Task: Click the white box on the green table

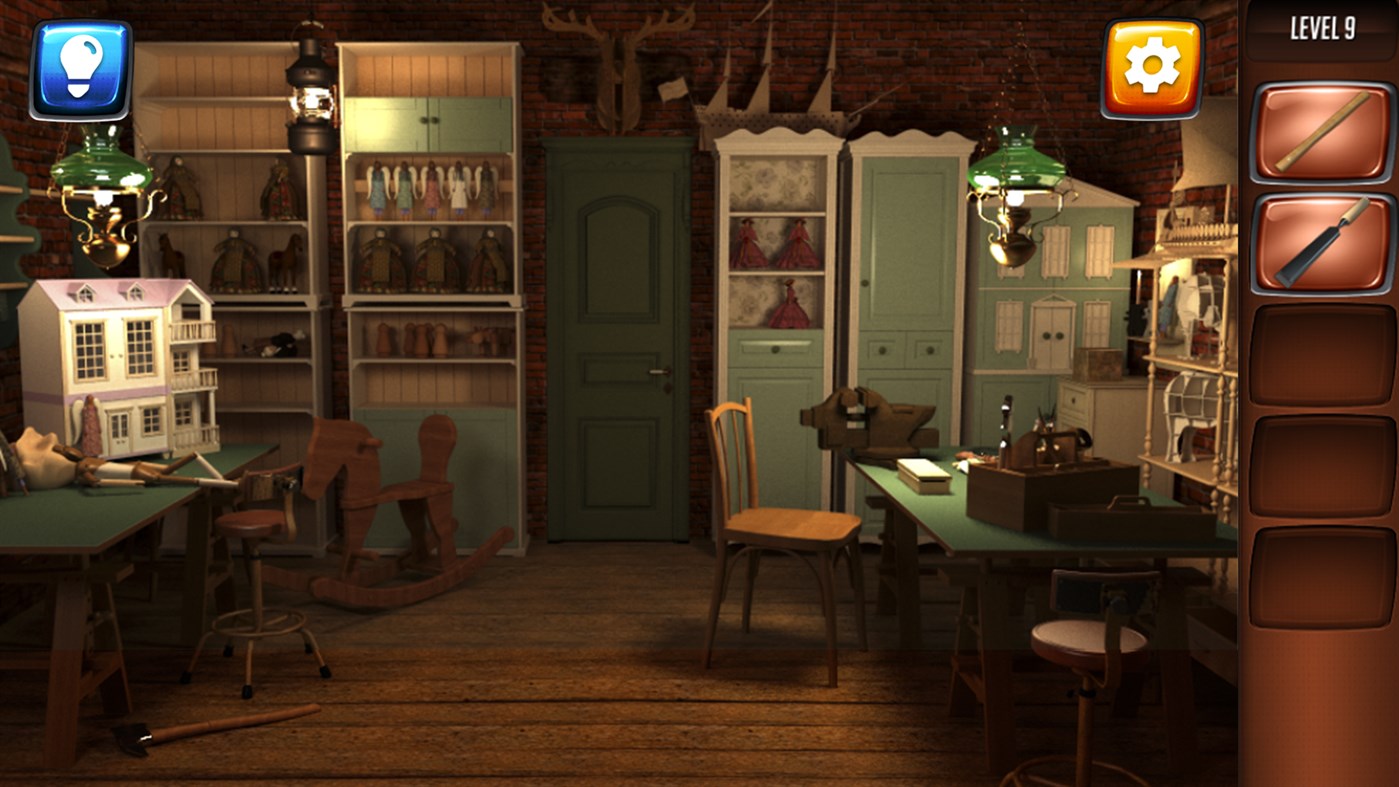Action: pos(925,477)
